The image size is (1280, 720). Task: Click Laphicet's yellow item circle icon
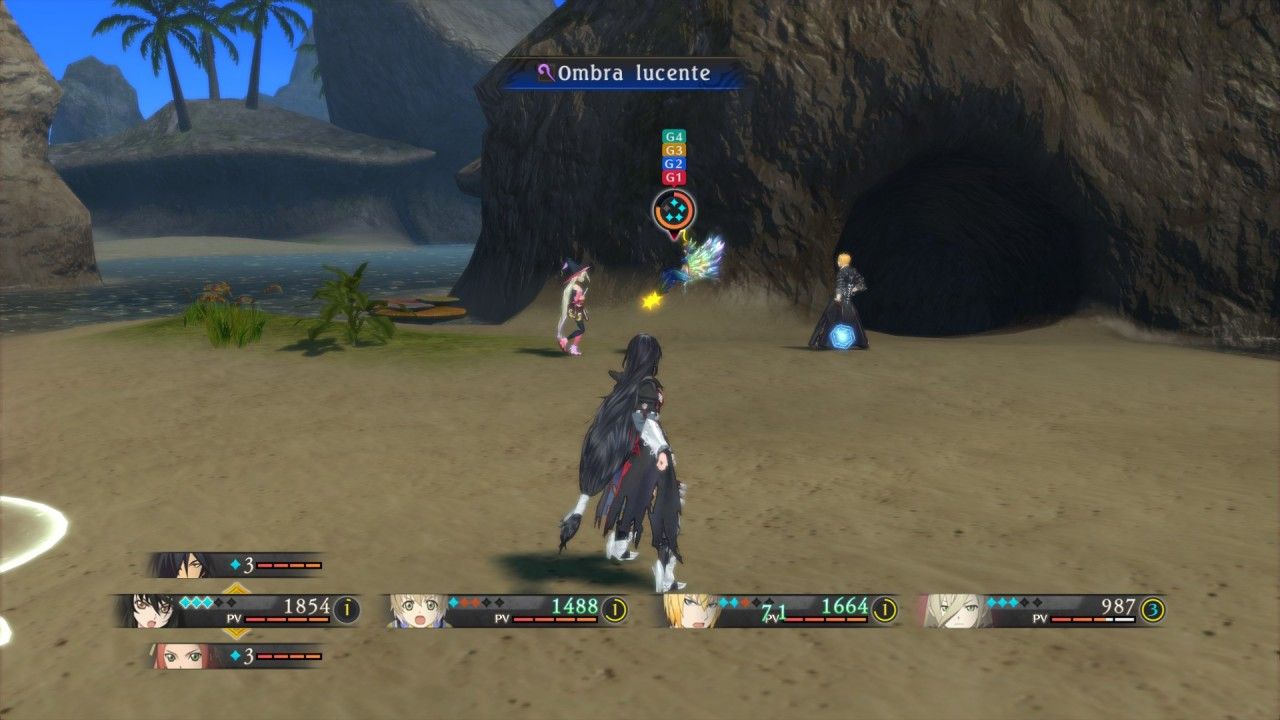coord(617,607)
